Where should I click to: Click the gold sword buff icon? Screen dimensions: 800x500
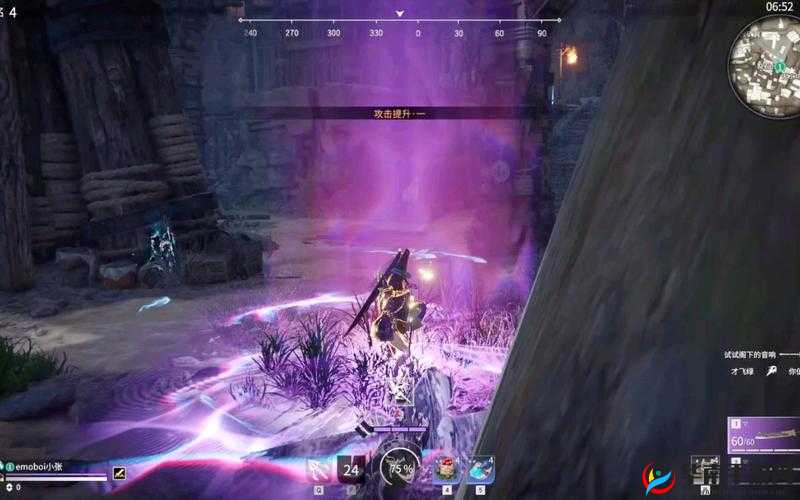click(120, 472)
